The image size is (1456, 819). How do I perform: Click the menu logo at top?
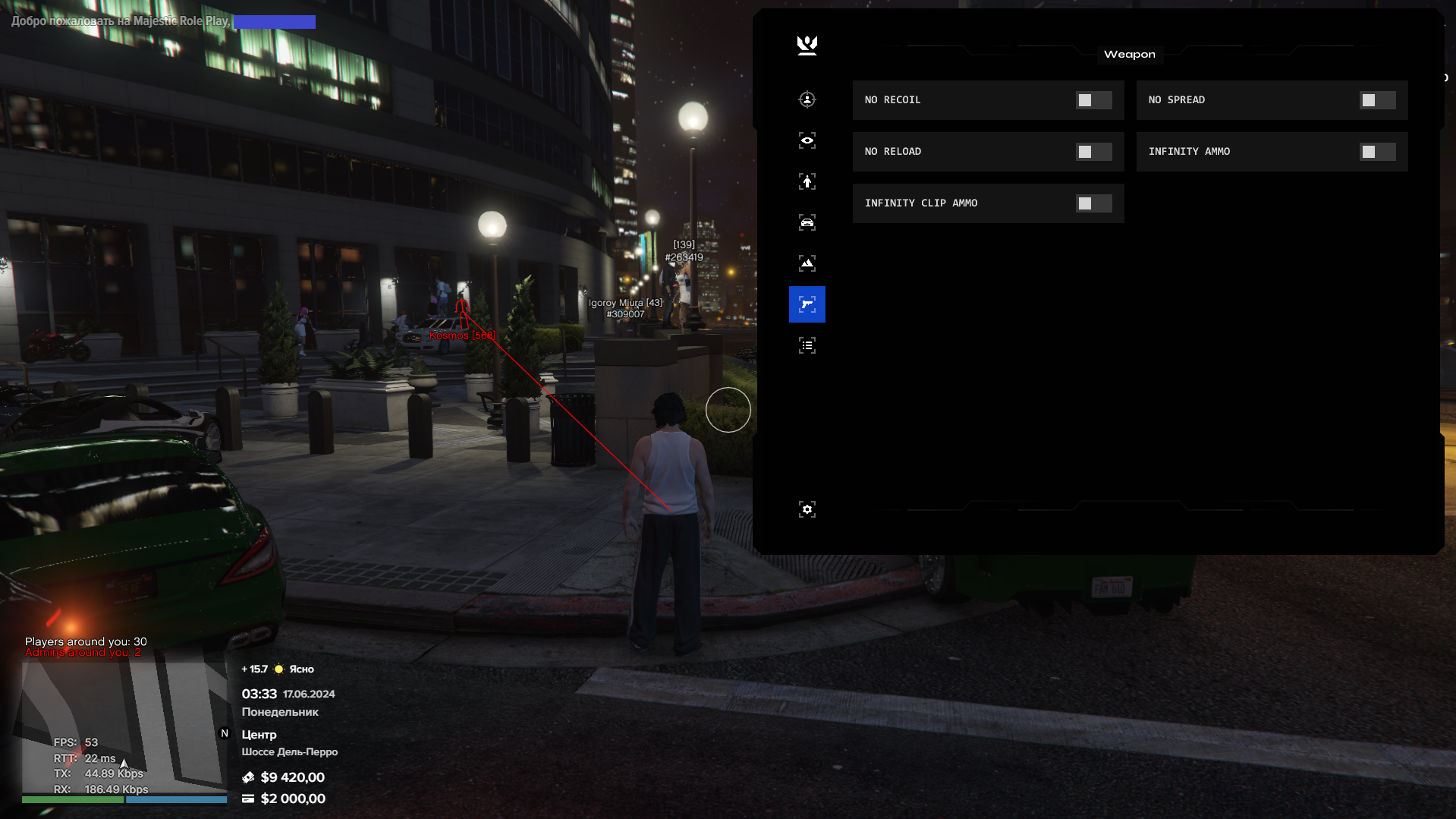click(x=807, y=46)
